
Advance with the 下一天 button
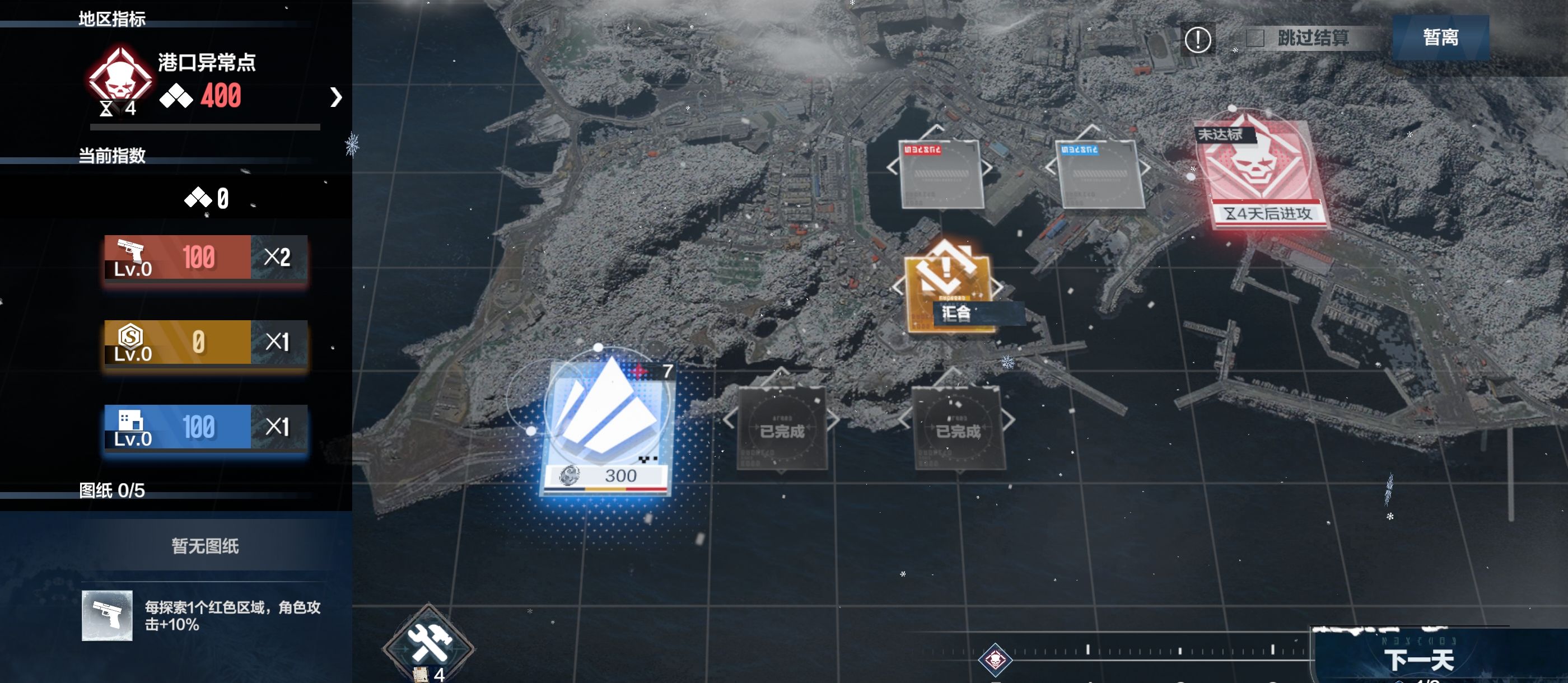(x=1418, y=659)
